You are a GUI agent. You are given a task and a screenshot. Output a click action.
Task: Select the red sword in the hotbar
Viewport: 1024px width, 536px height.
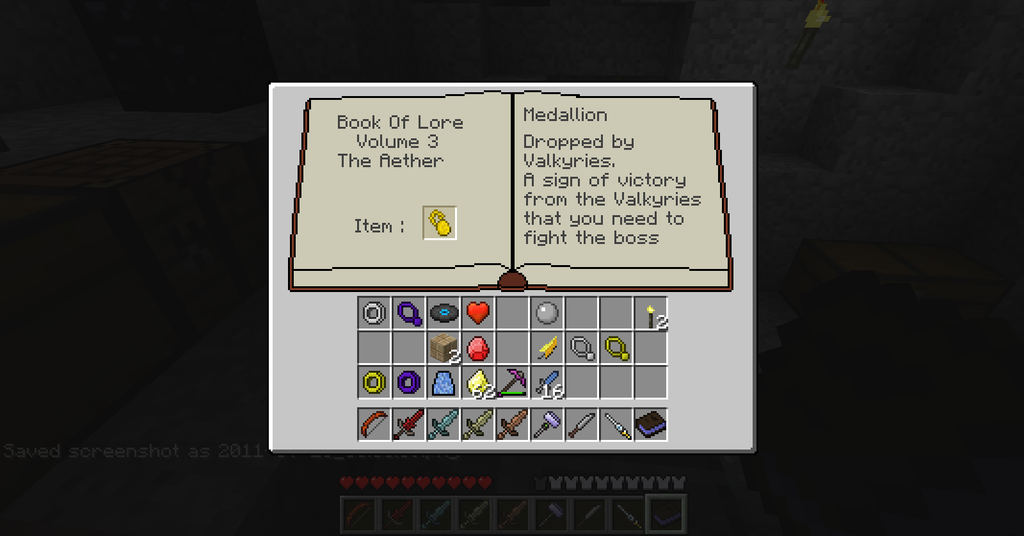pyautogui.click(x=409, y=424)
